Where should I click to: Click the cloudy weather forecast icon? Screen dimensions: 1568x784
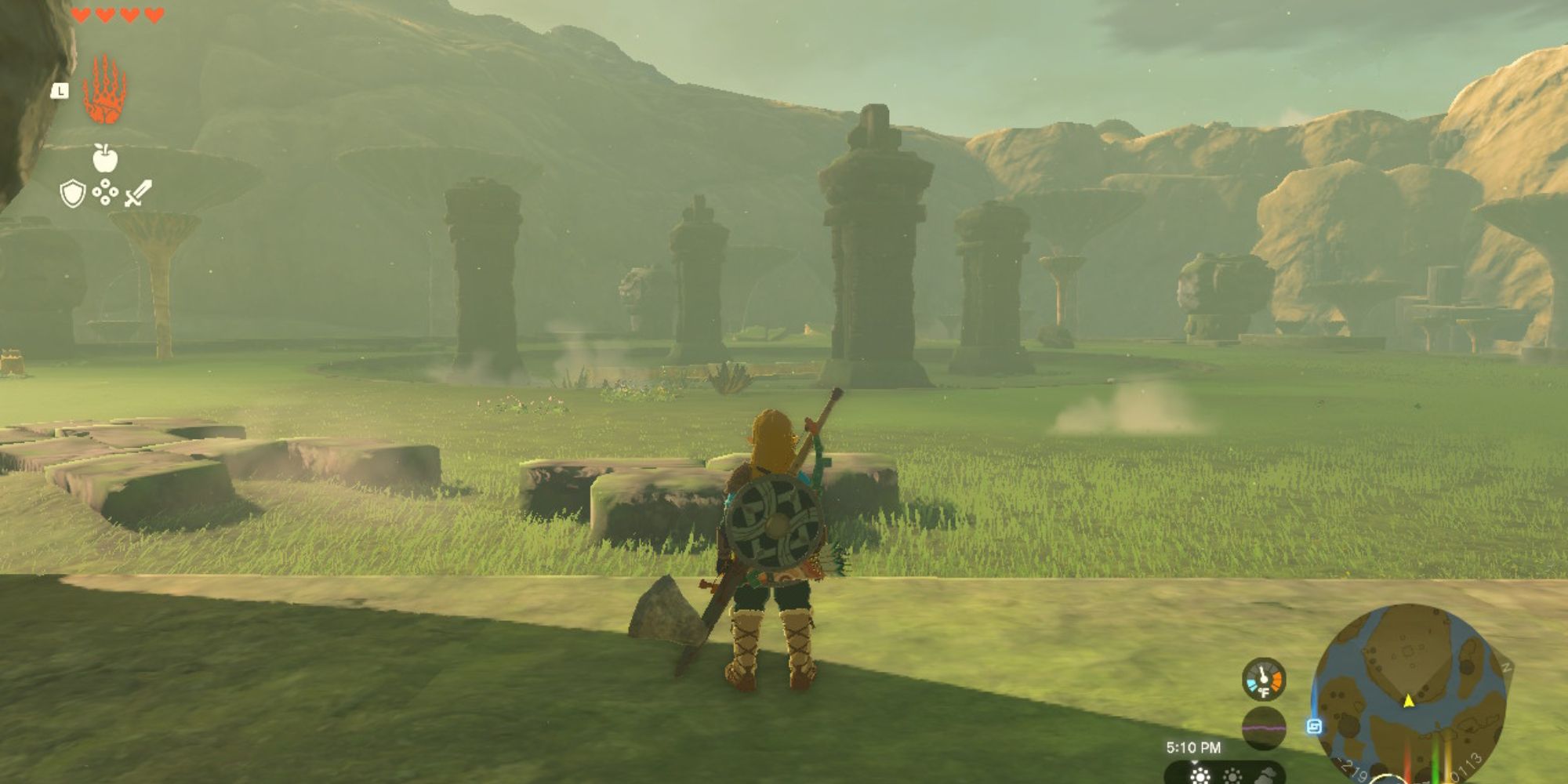click(1269, 775)
